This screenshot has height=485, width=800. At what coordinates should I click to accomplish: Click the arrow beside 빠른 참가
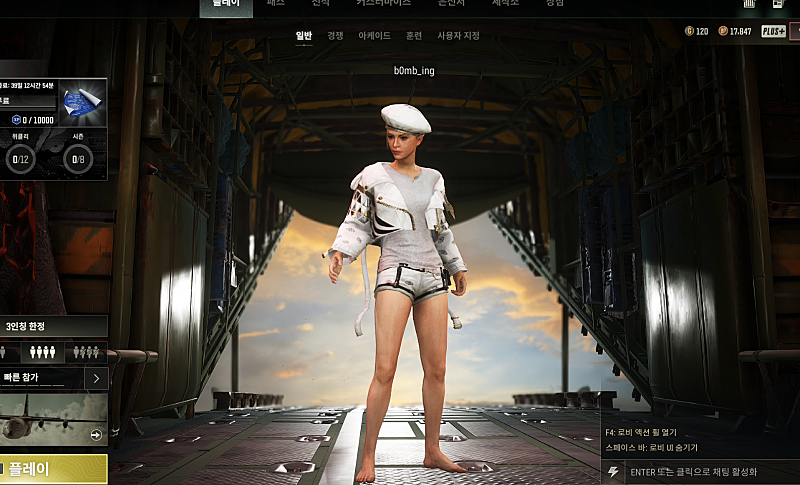point(95,378)
